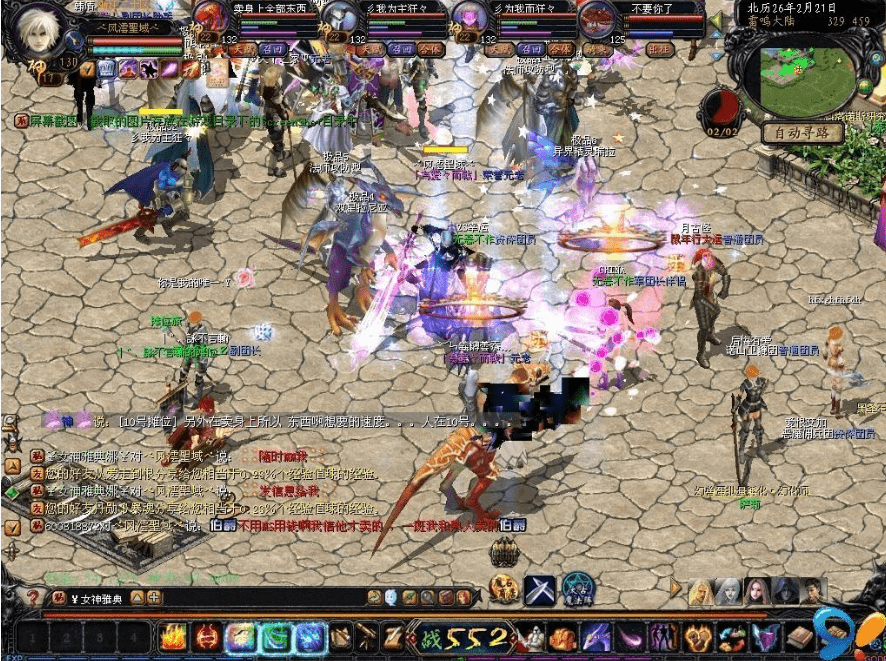Select the player's white-haired portrait
886x661 pixels.
(x=35, y=28)
